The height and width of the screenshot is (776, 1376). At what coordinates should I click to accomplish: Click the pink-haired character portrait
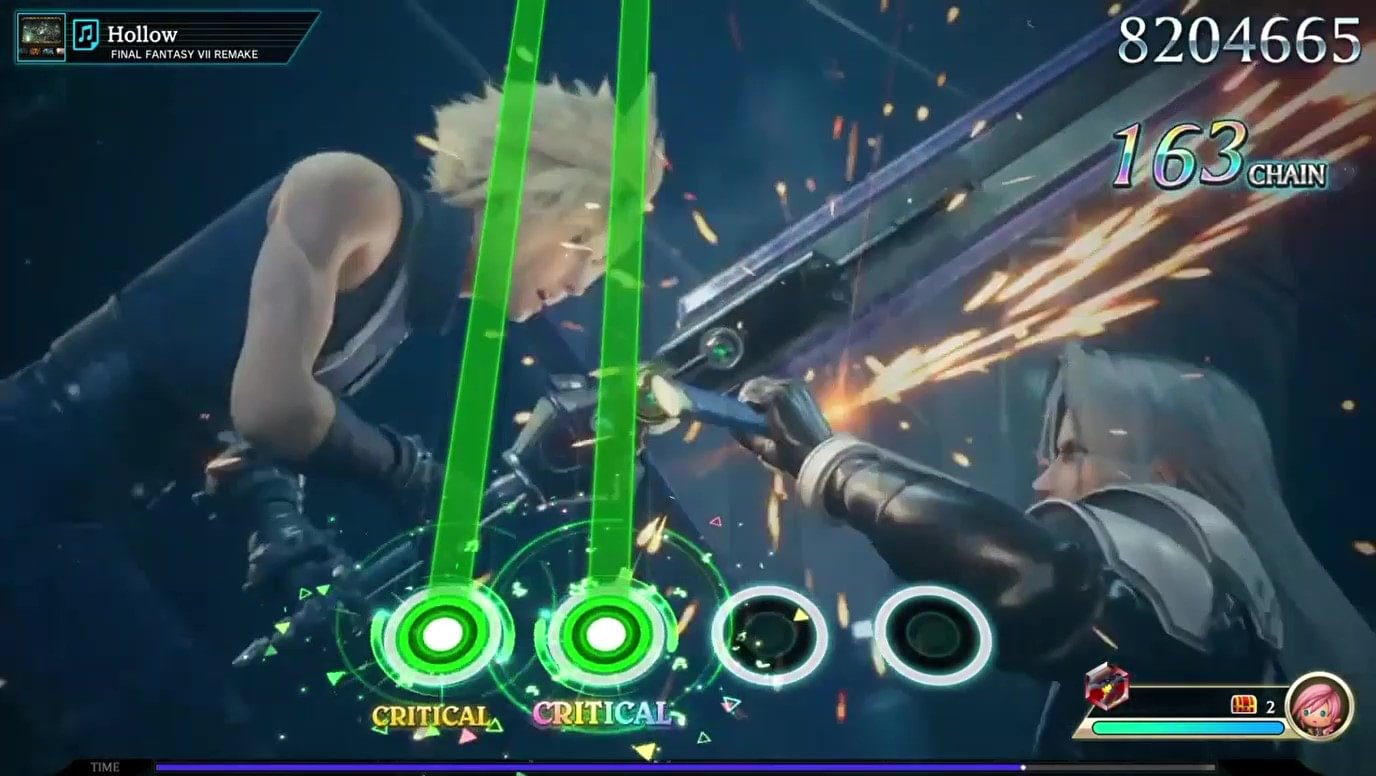[x=1319, y=707]
